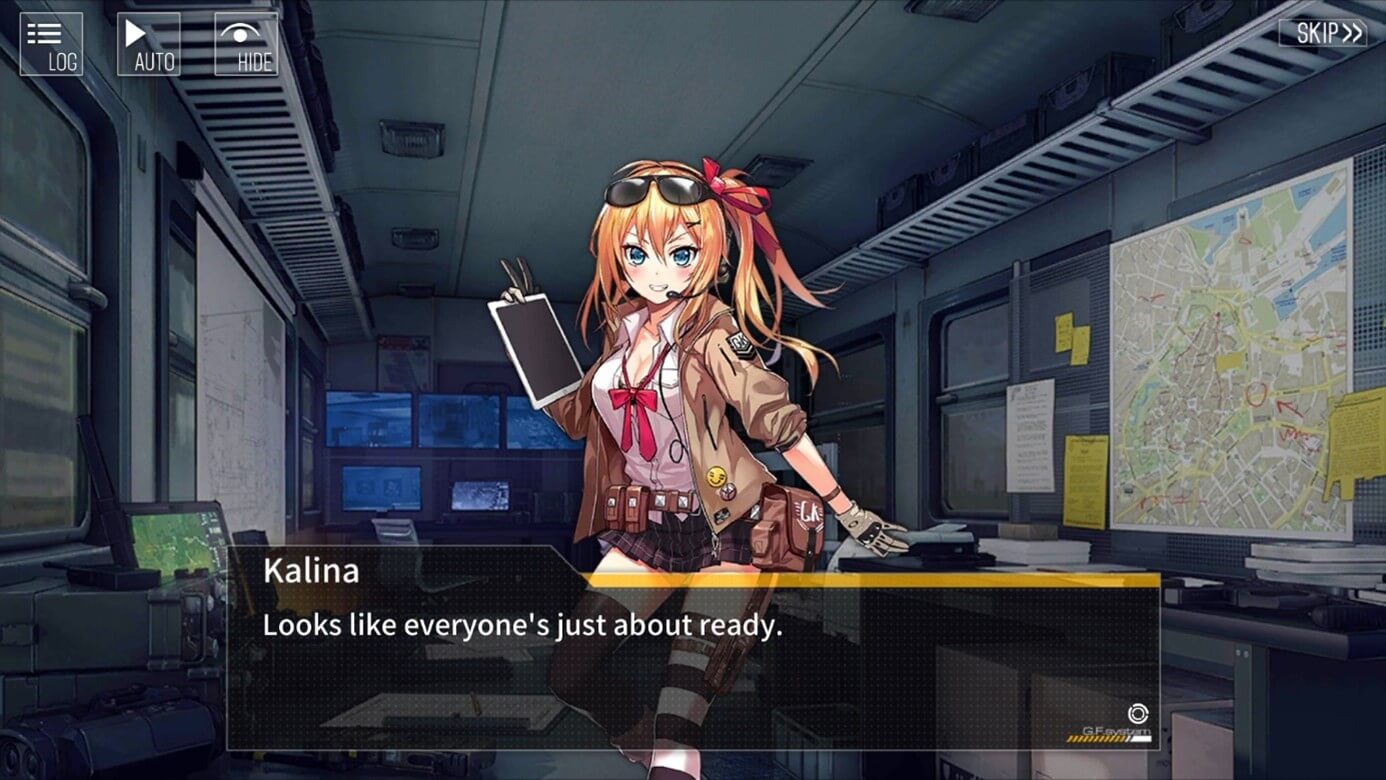1386x780 pixels.
Task: Toggle AUTO dialogue playback
Action: coord(149,44)
